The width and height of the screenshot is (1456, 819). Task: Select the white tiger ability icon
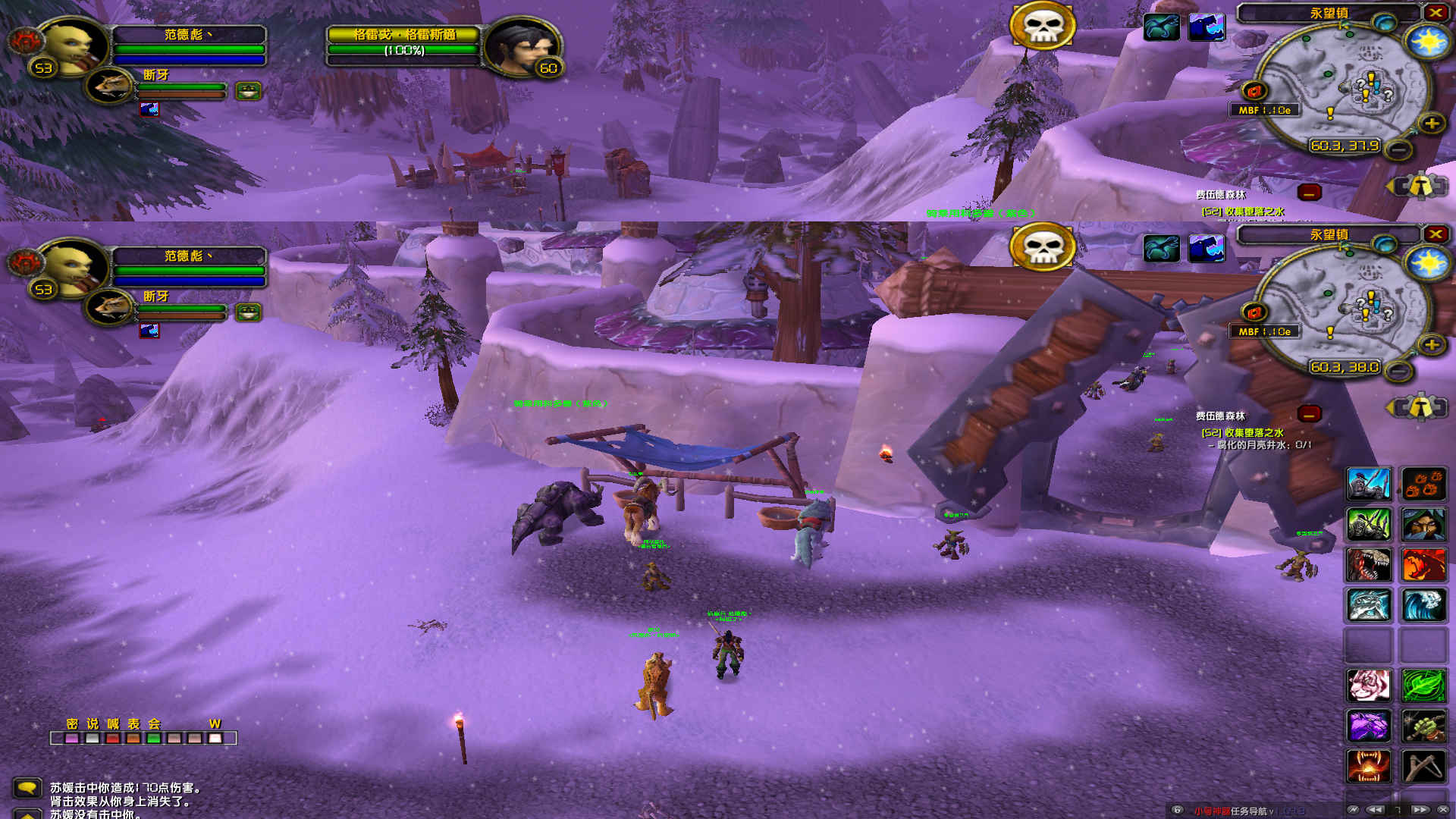pos(1369,686)
